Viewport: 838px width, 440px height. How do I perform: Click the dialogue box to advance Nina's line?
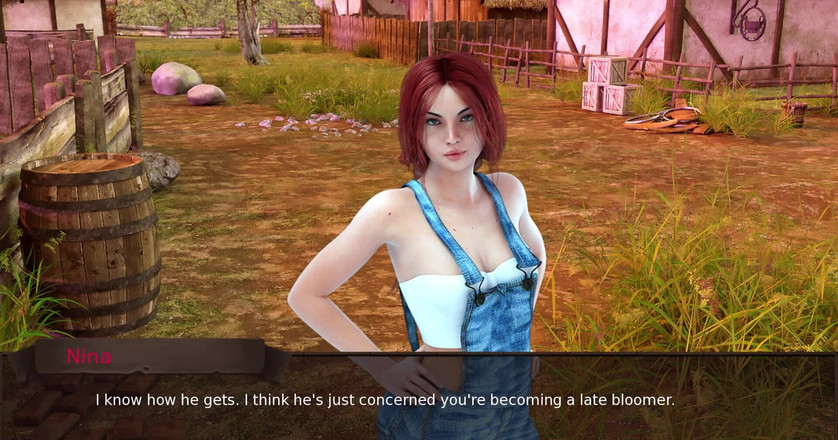(x=418, y=400)
